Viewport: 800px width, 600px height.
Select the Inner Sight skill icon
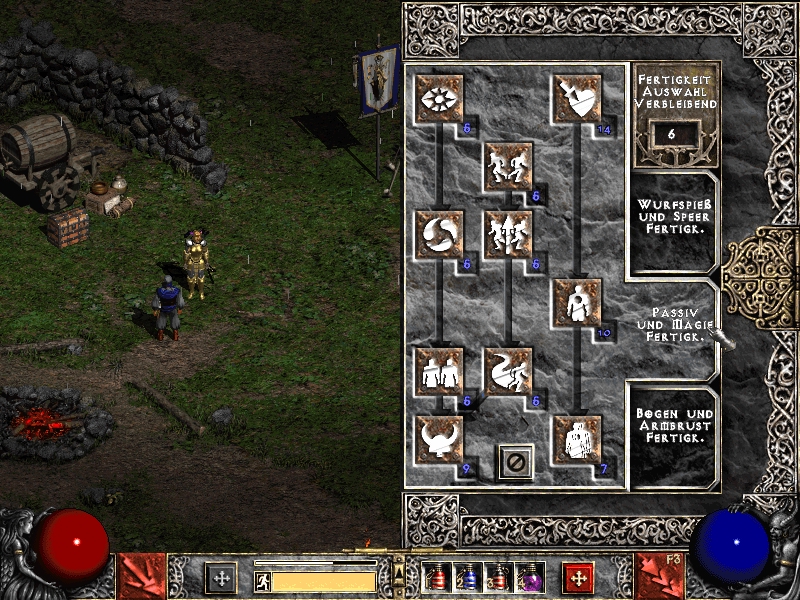(438, 99)
